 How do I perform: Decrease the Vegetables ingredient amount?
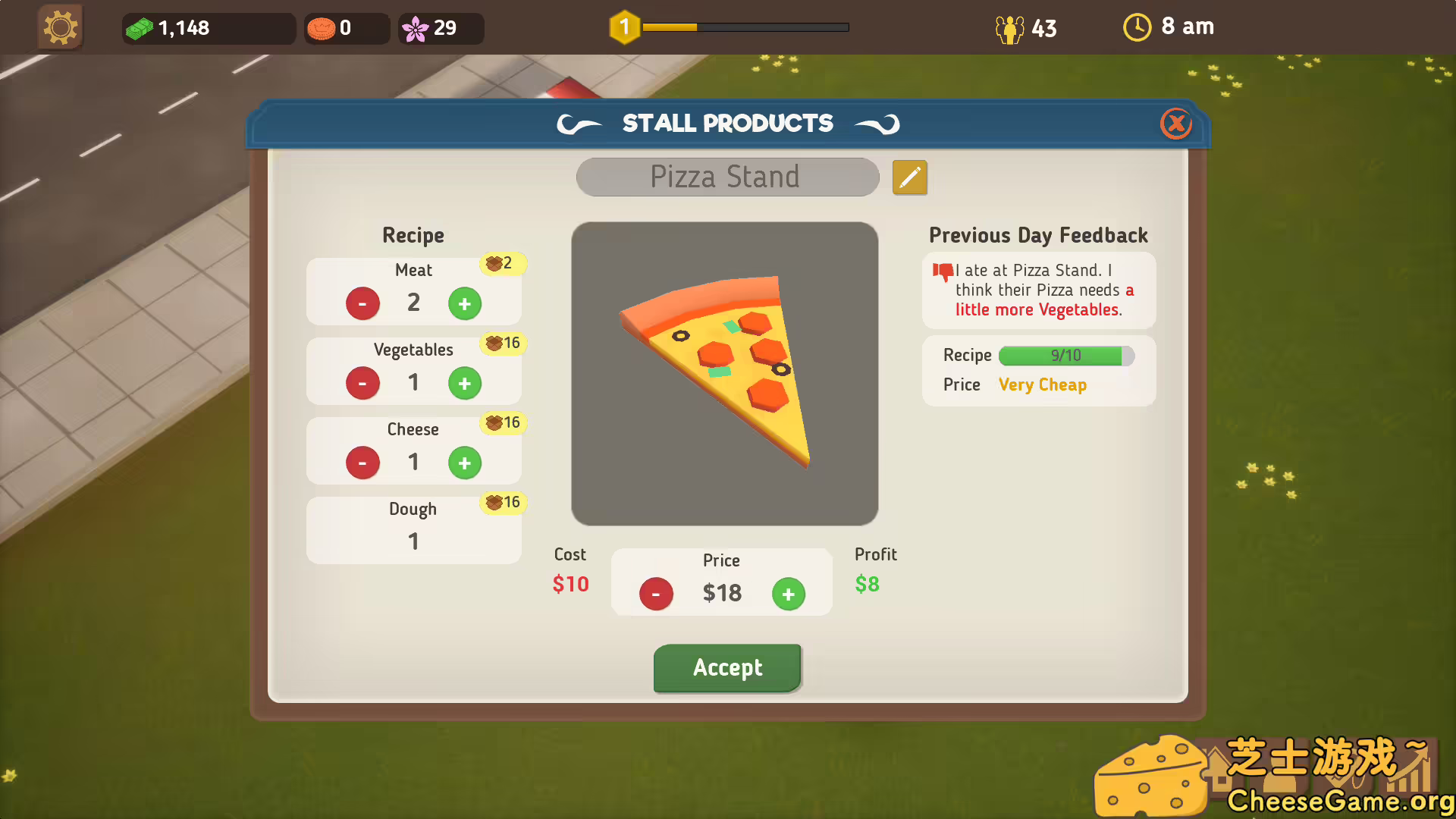click(x=362, y=383)
